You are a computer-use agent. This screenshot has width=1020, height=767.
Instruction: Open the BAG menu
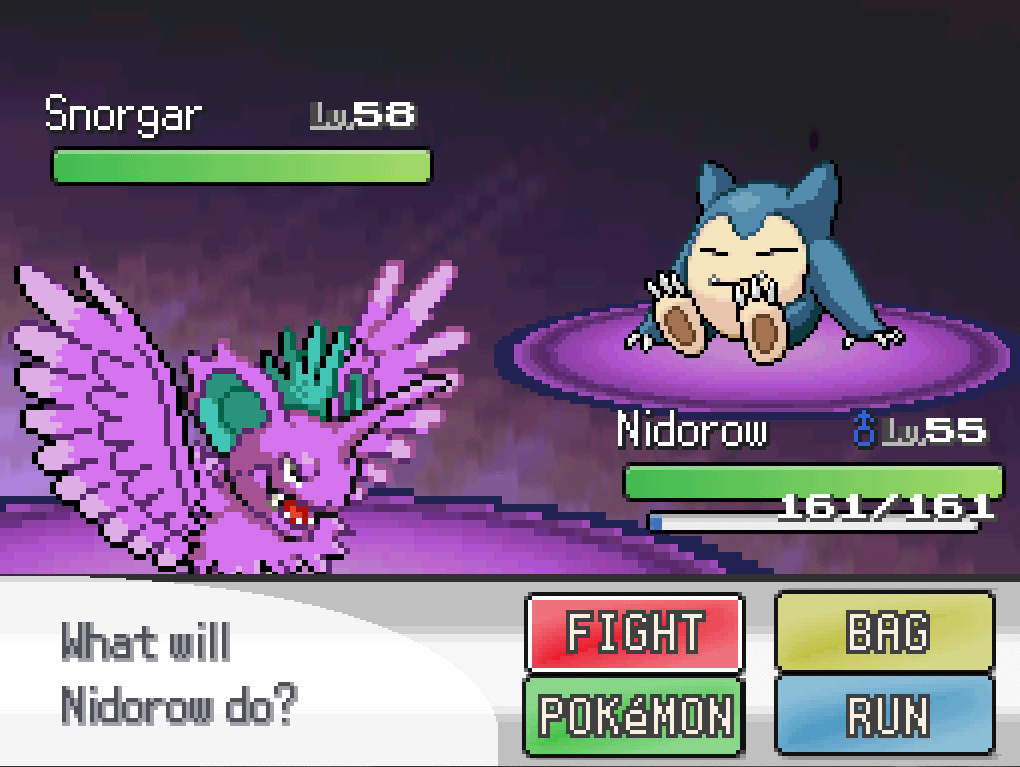click(885, 633)
